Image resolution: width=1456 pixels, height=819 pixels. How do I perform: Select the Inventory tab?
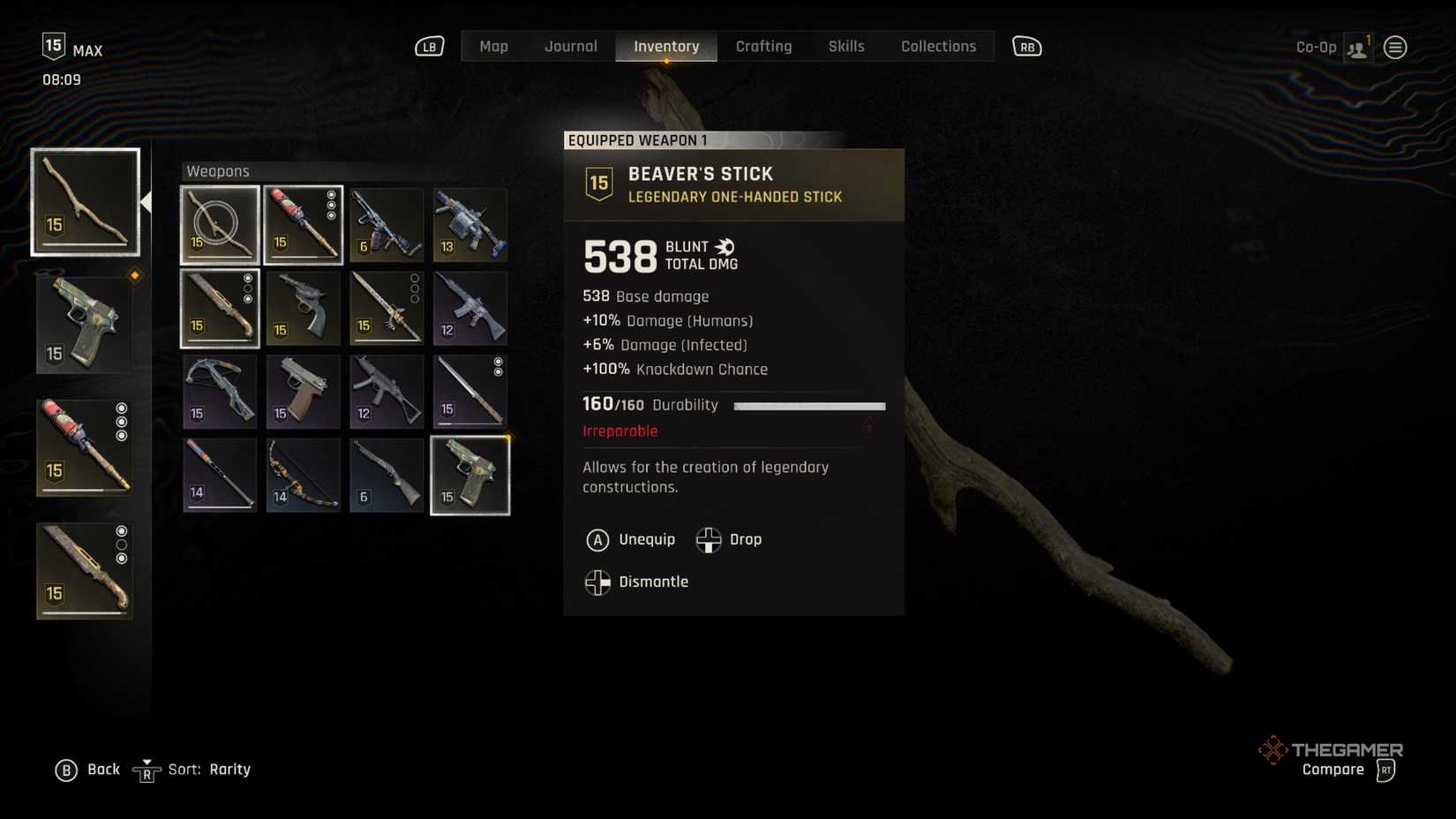666,47
